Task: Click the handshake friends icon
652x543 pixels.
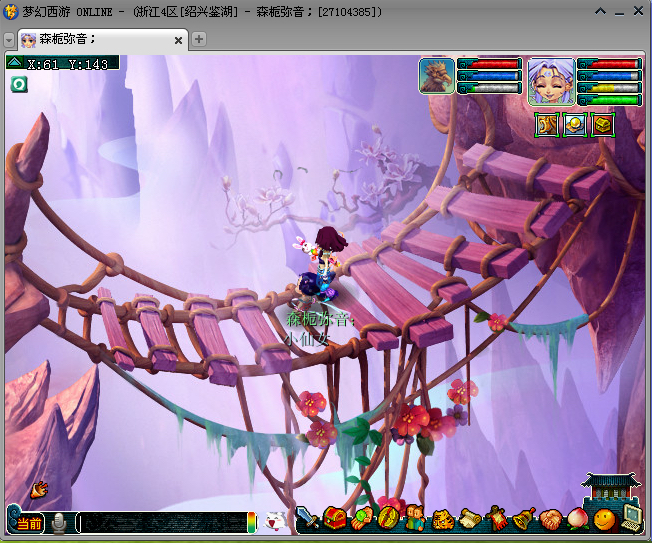Action: [551, 520]
